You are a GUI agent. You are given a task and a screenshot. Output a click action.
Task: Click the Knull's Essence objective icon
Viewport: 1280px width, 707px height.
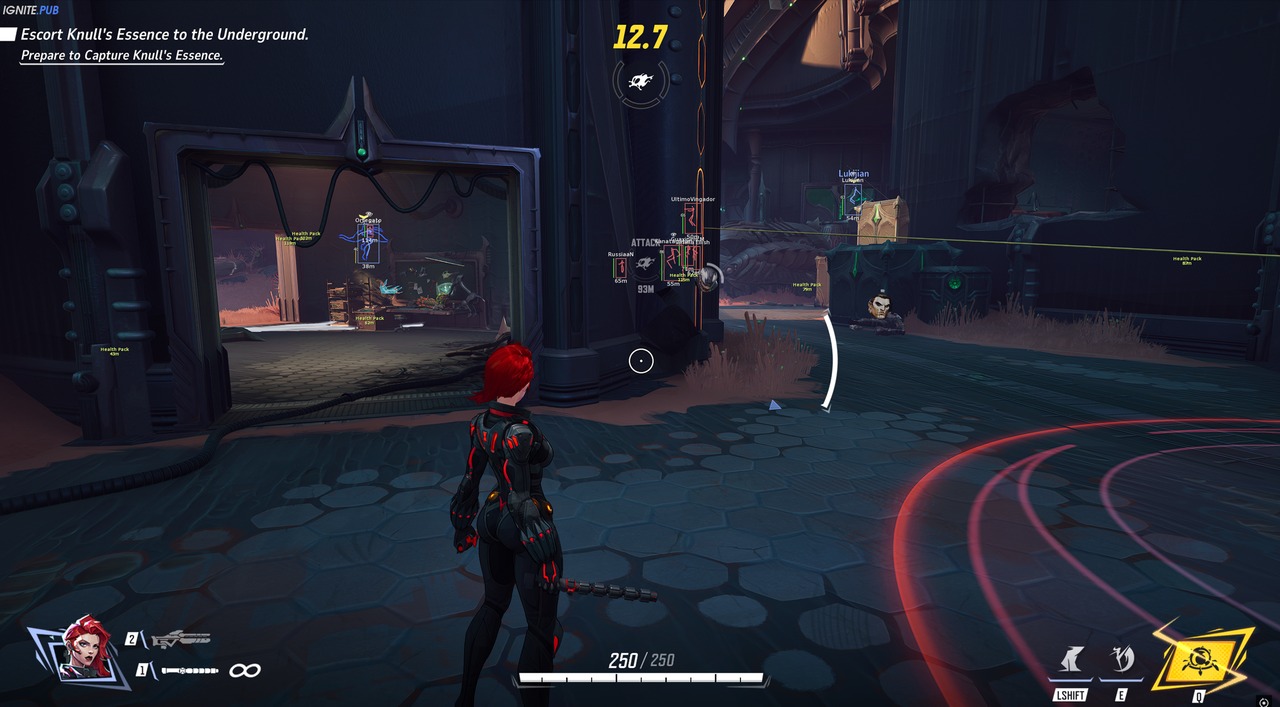641,78
